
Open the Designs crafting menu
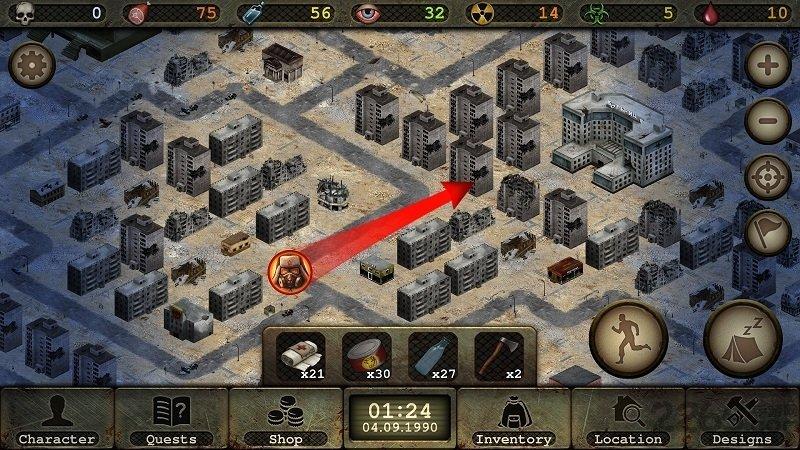pyautogui.click(x=742, y=418)
